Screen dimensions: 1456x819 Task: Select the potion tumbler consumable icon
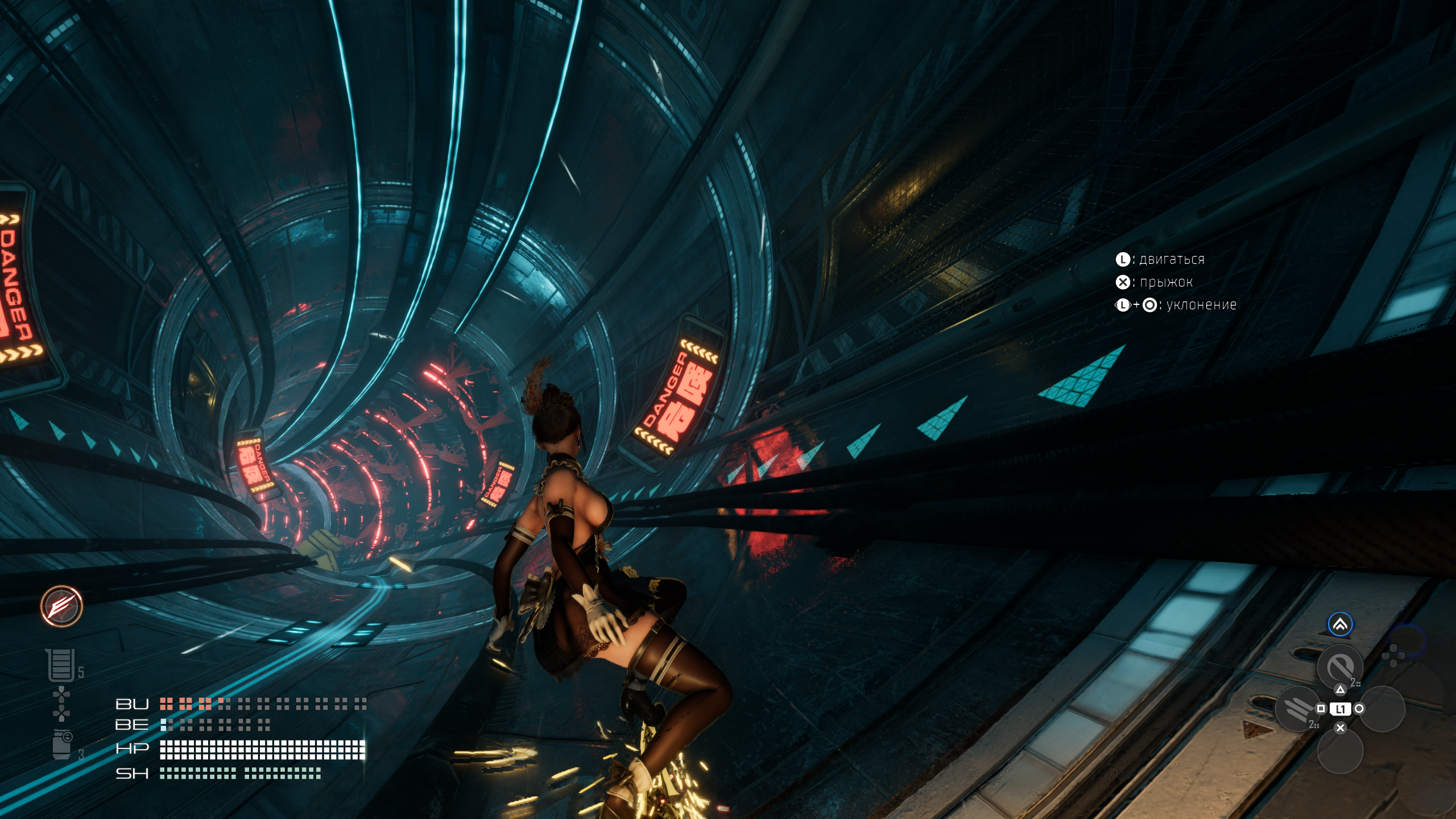(60, 665)
